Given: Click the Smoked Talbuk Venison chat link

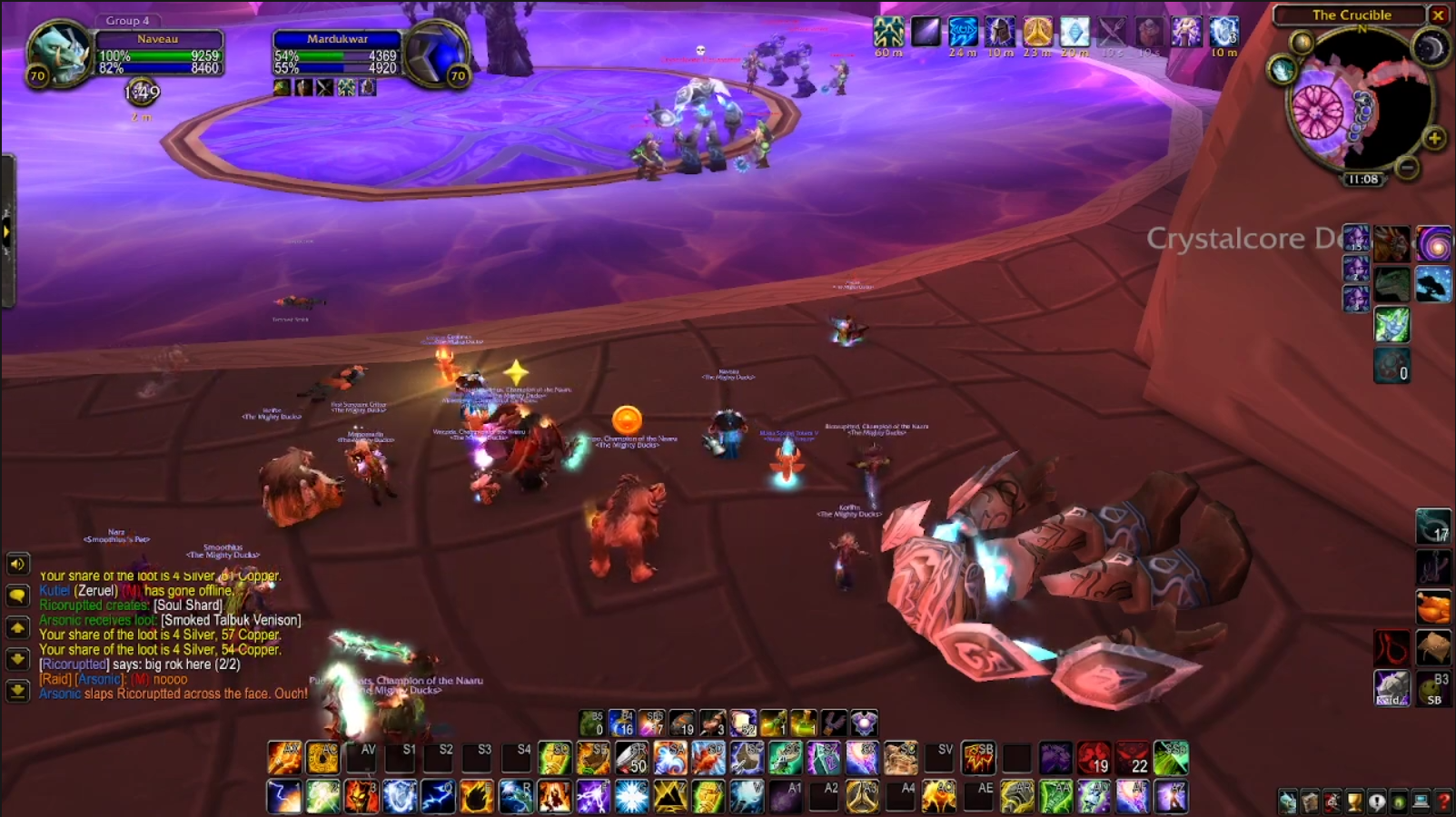Looking at the screenshot, I should 231,620.
